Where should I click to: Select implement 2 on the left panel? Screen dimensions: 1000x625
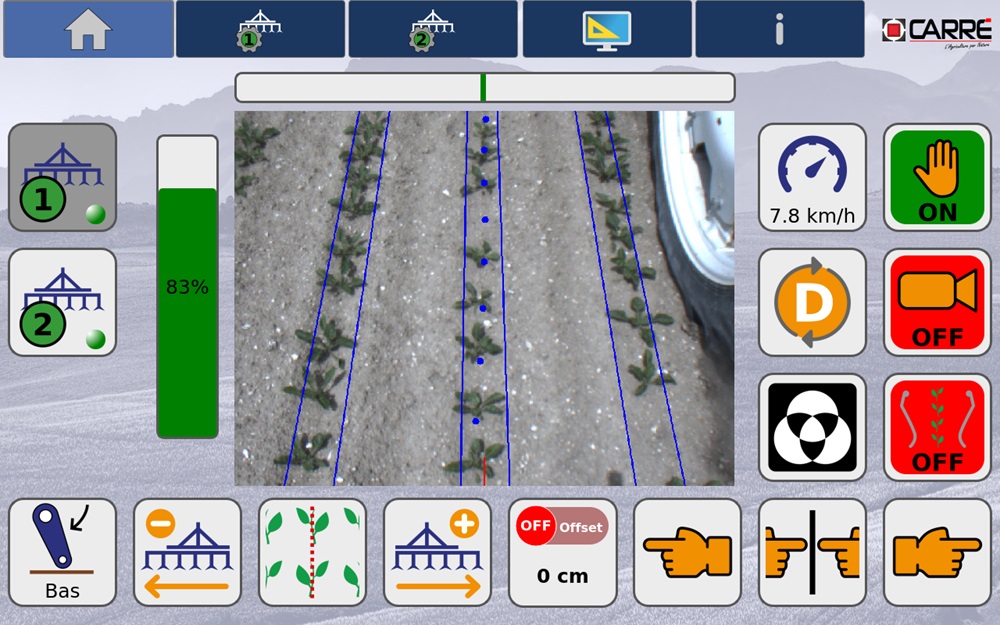click(62, 302)
